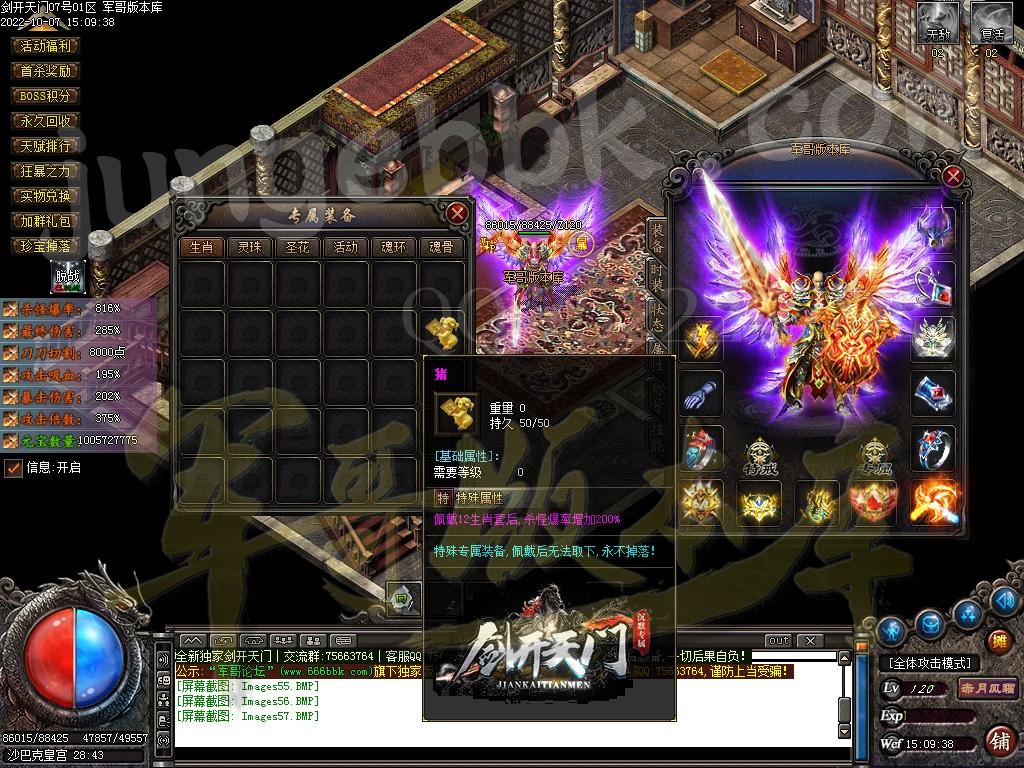Open the 永久回收 menu
This screenshot has width=1024, height=768.
[x=45, y=121]
